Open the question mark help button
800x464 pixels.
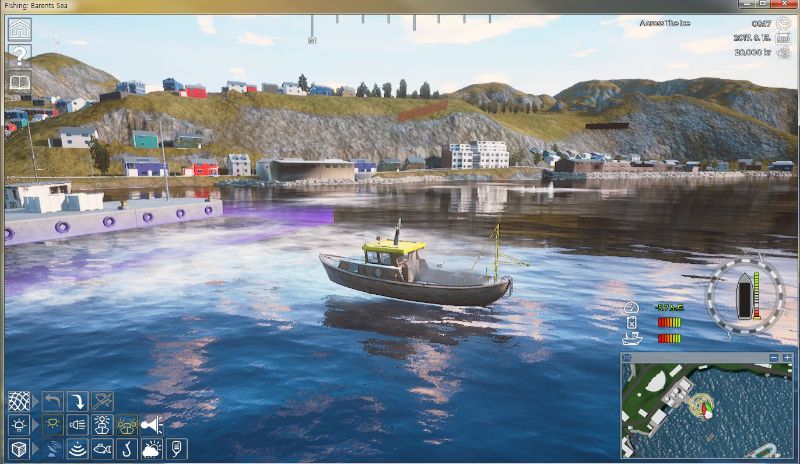(19, 56)
